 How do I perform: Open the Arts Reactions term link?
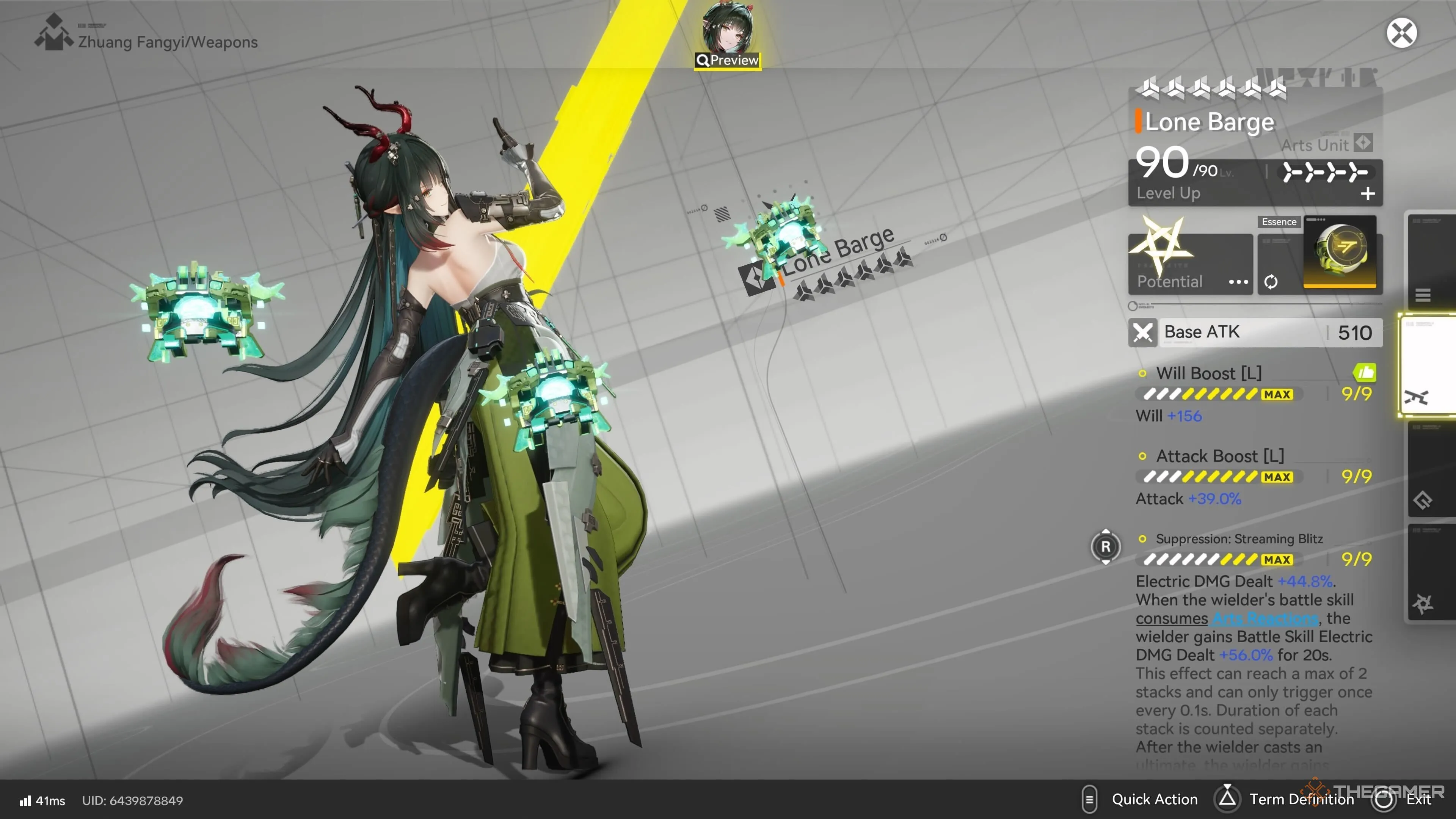1265,618
